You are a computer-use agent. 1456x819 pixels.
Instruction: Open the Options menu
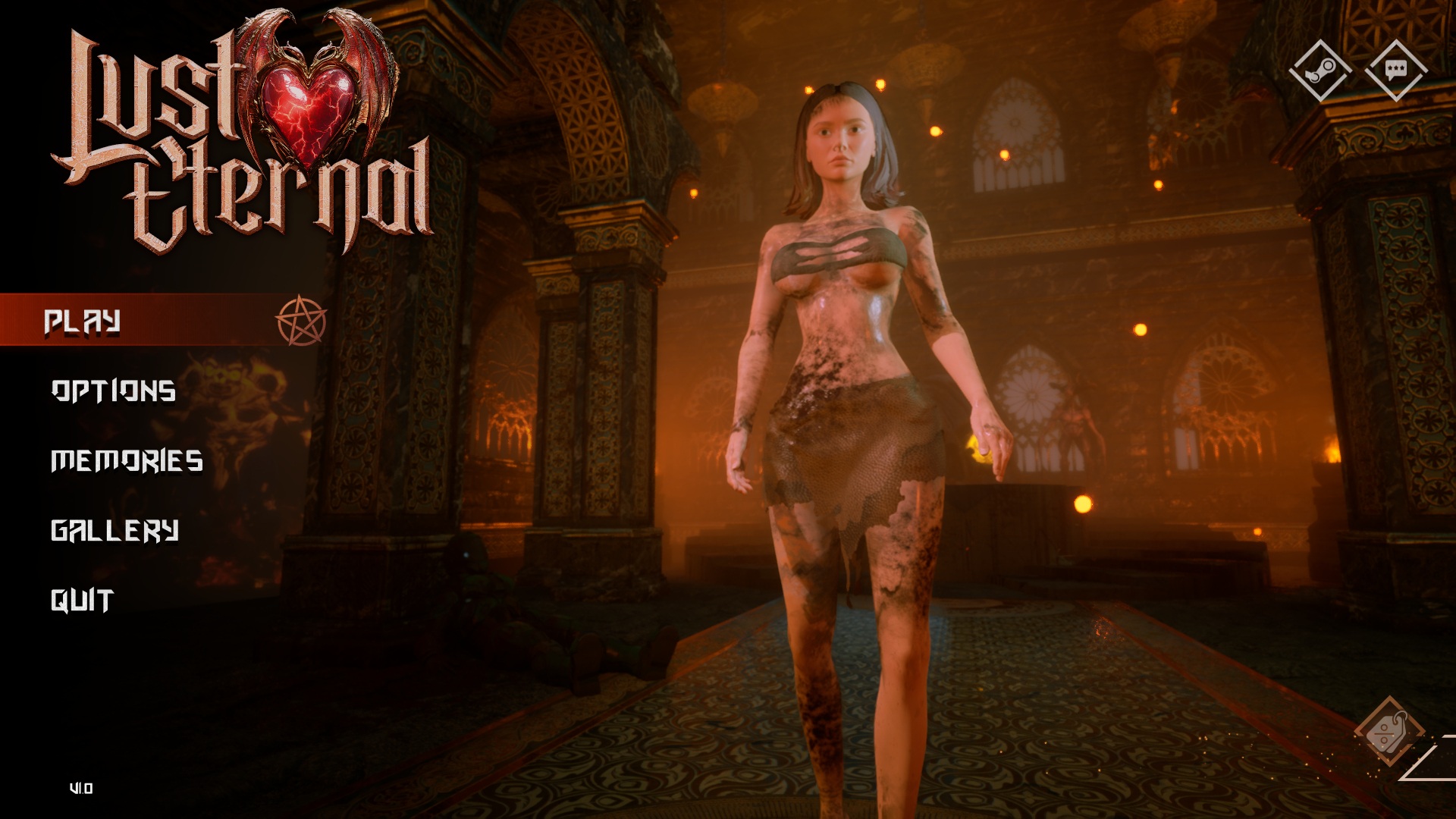(114, 391)
